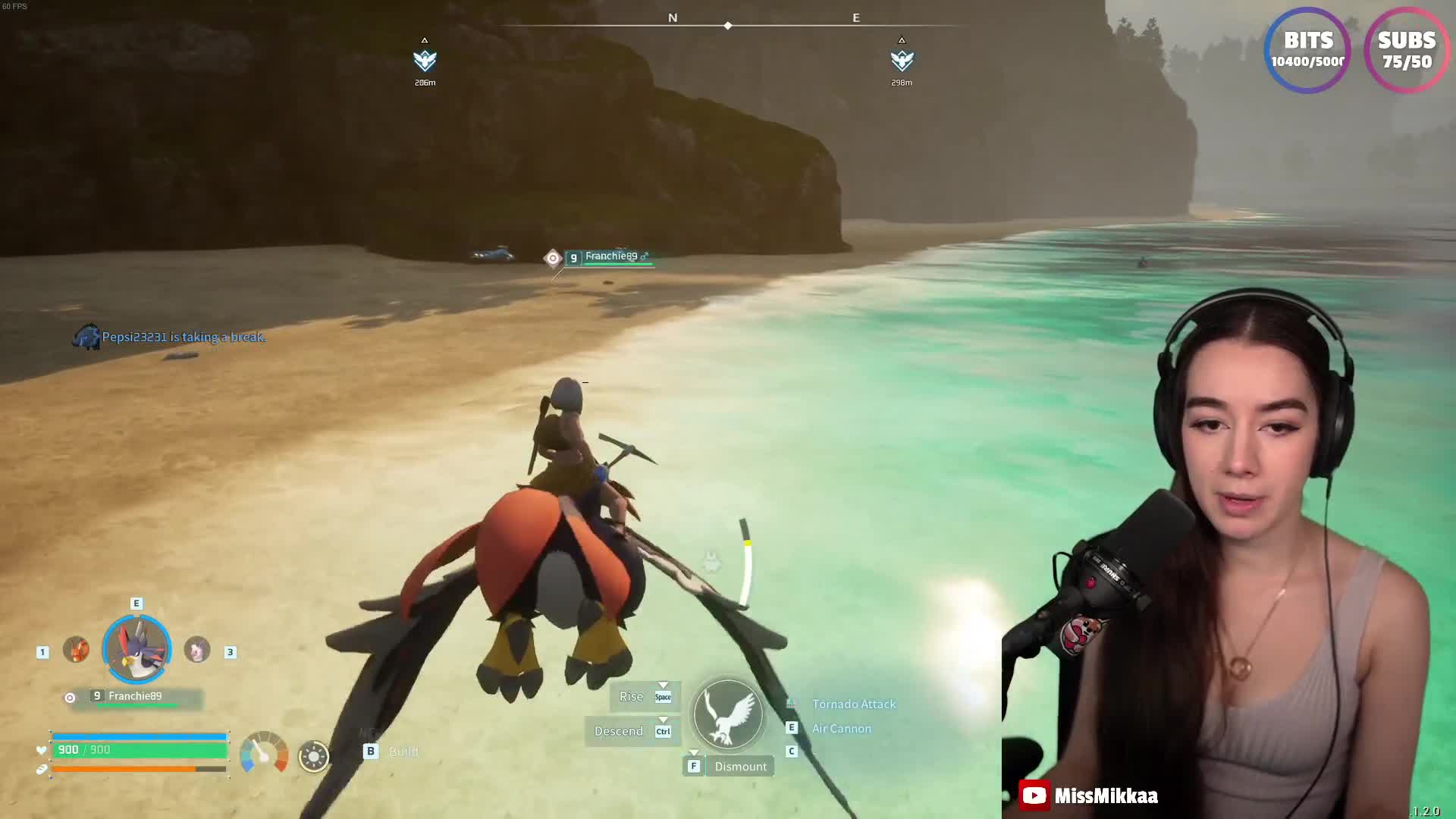Activate the Tornado Attack skill
The image size is (1456, 819).
[853, 704]
